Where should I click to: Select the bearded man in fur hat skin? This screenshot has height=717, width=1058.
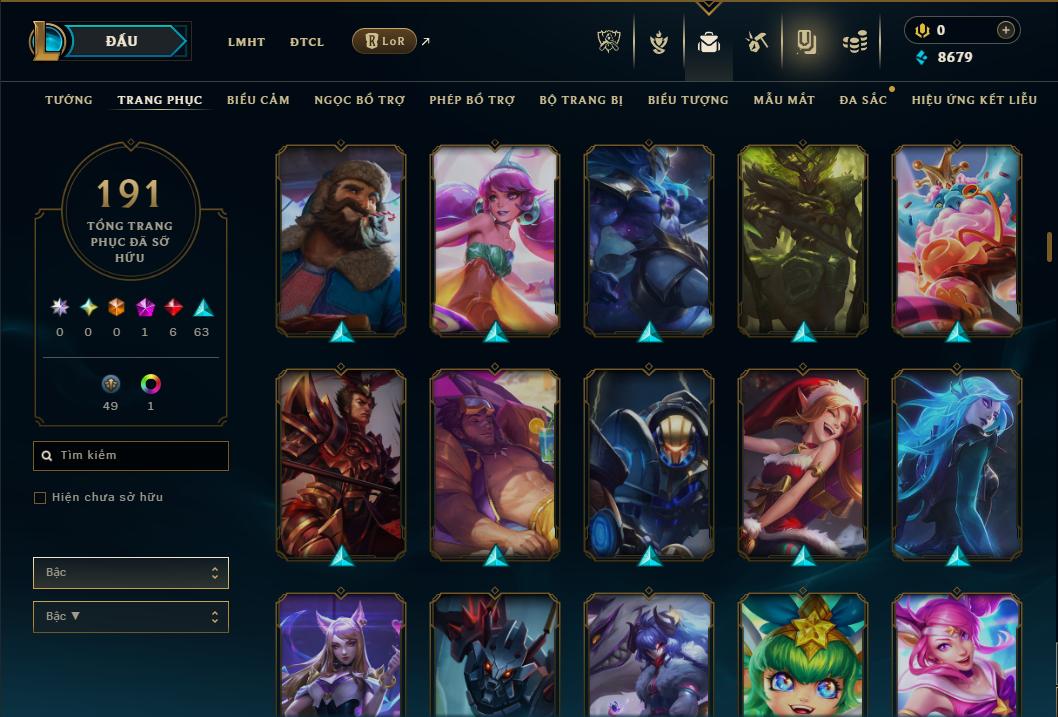(341, 240)
